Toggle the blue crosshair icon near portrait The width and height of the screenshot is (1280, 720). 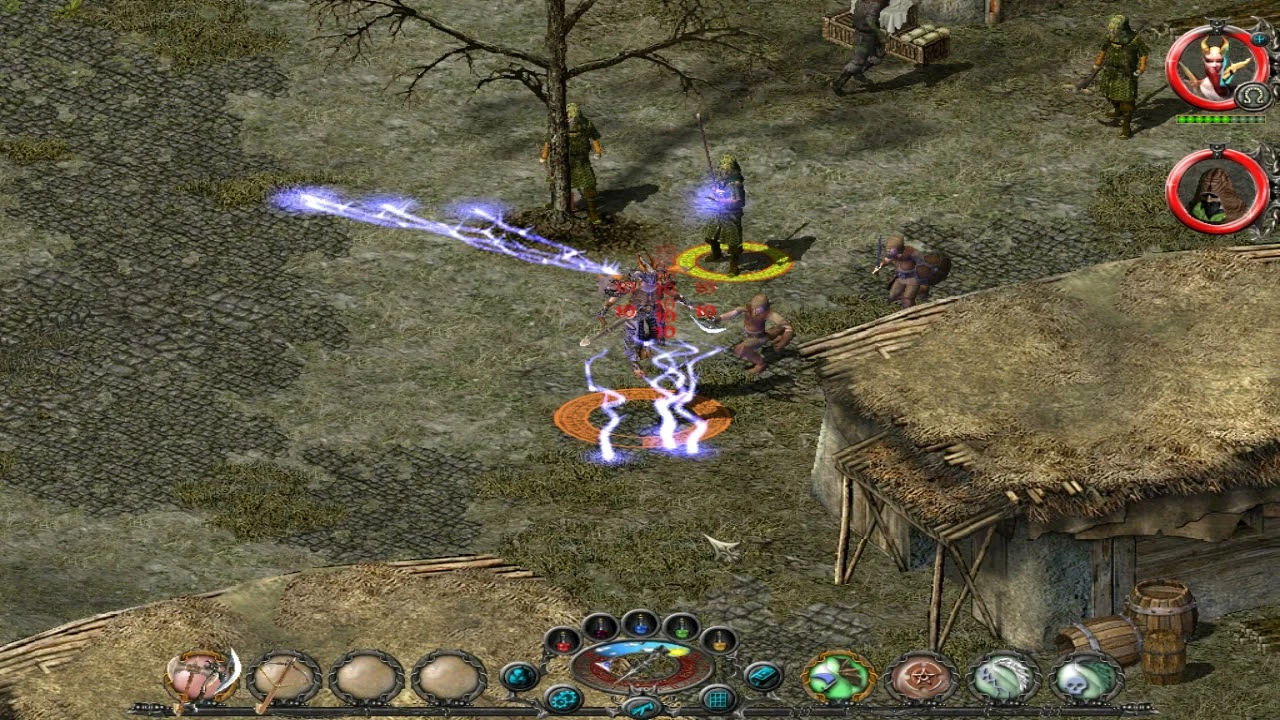1261,40
